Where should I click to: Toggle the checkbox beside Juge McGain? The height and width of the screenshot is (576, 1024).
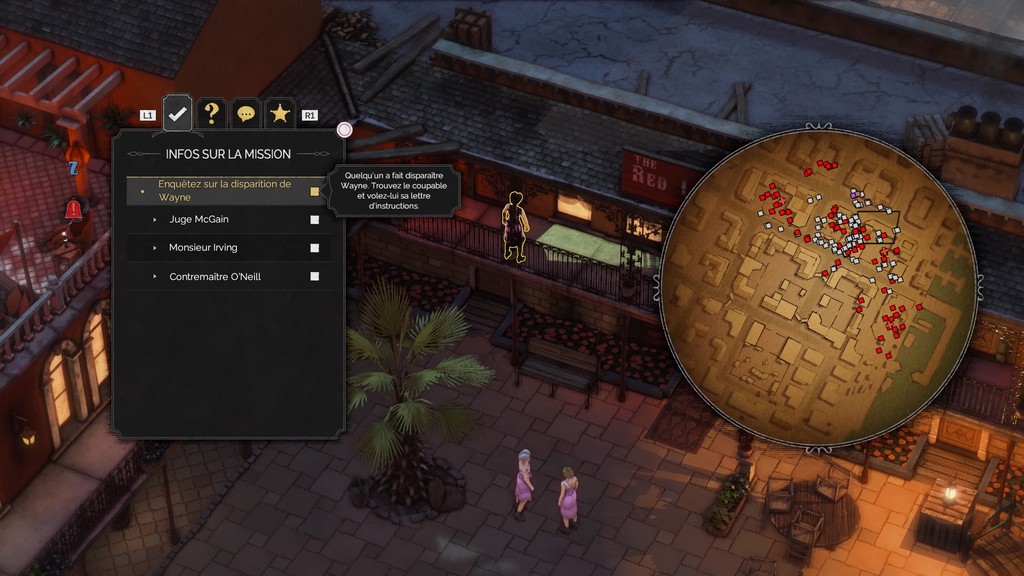coord(314,219)
